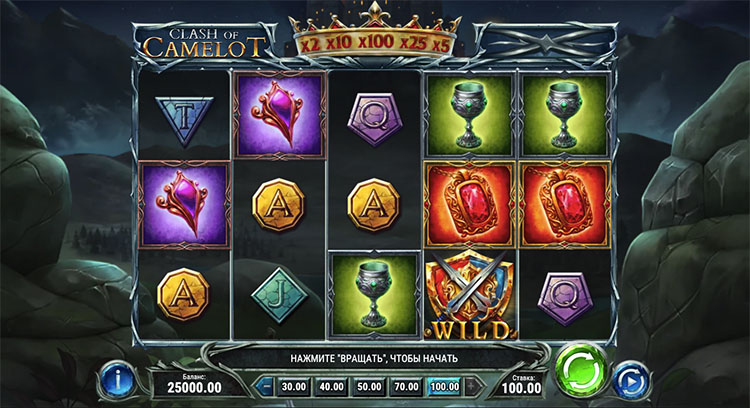Increase the bet with the plus button
The width and height of the screenshot is (750, 408).
pyautogui.click(x=472, y=385)
